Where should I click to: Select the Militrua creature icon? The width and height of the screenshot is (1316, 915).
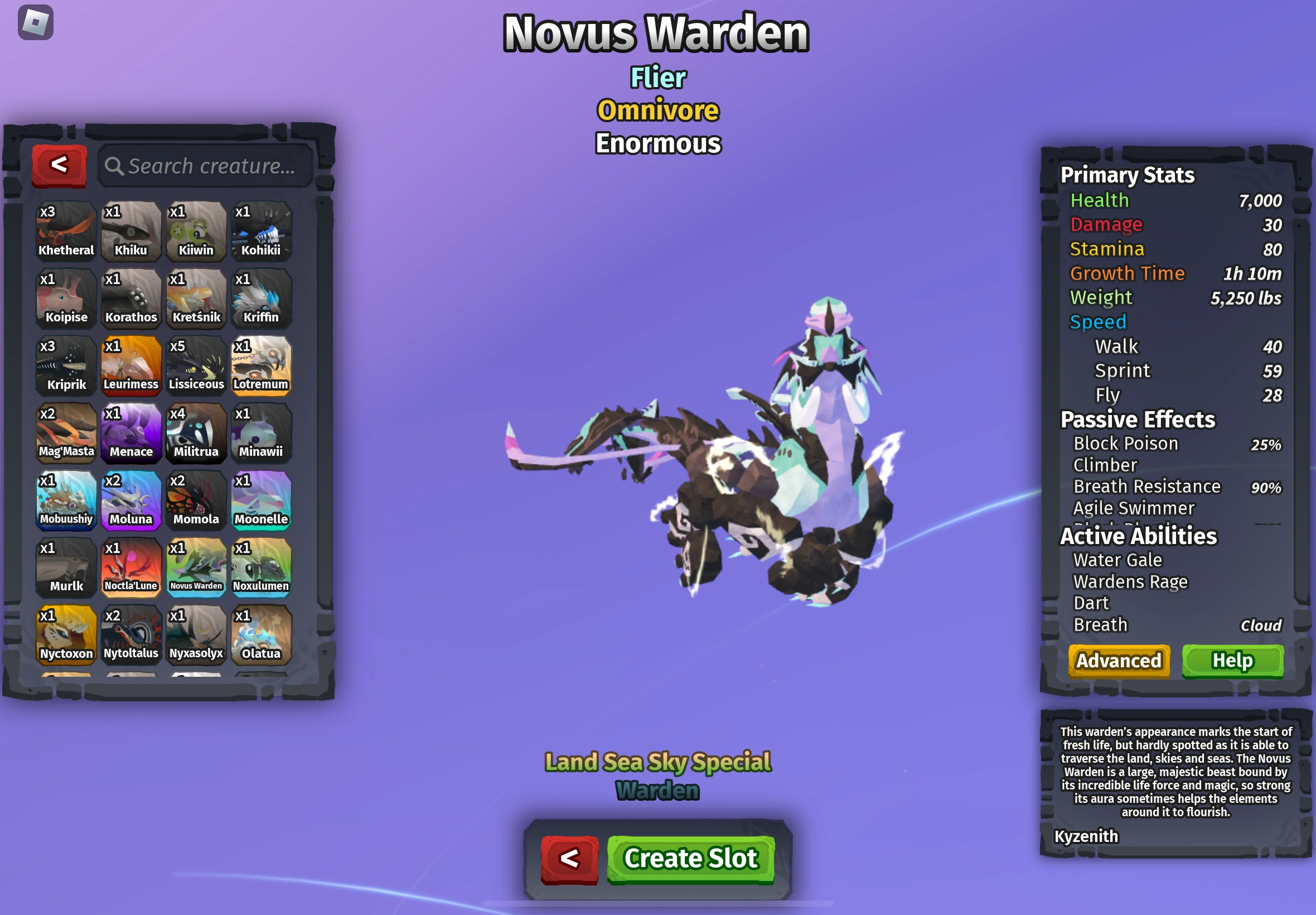click(x=196, y=432)
